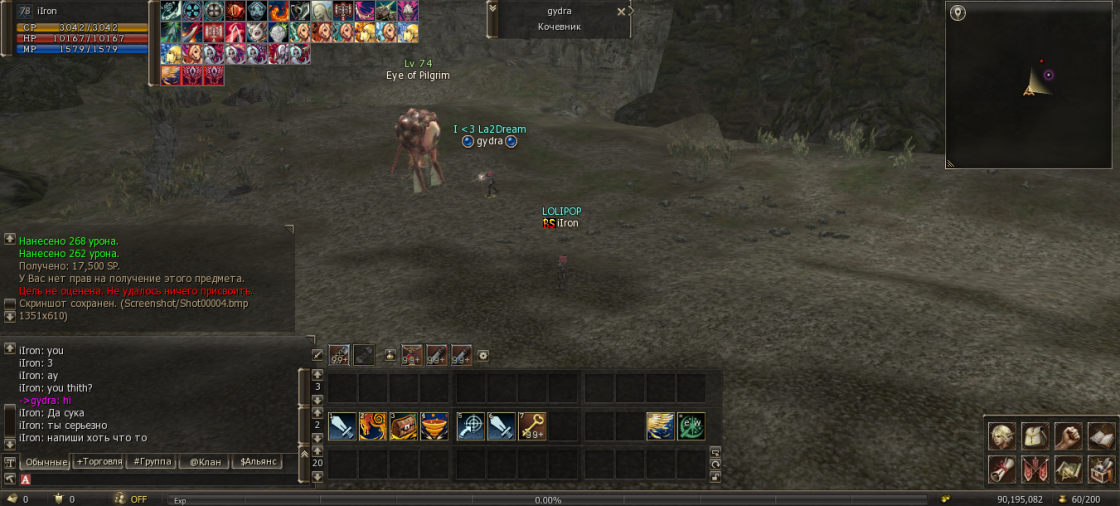The image size is (1120, 506).
Task: Click the minimap
Action: [1030, 85]
